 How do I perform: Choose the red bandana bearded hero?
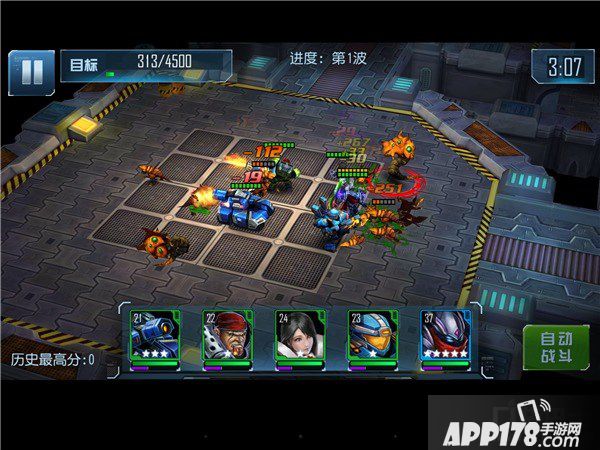point(226,337)
